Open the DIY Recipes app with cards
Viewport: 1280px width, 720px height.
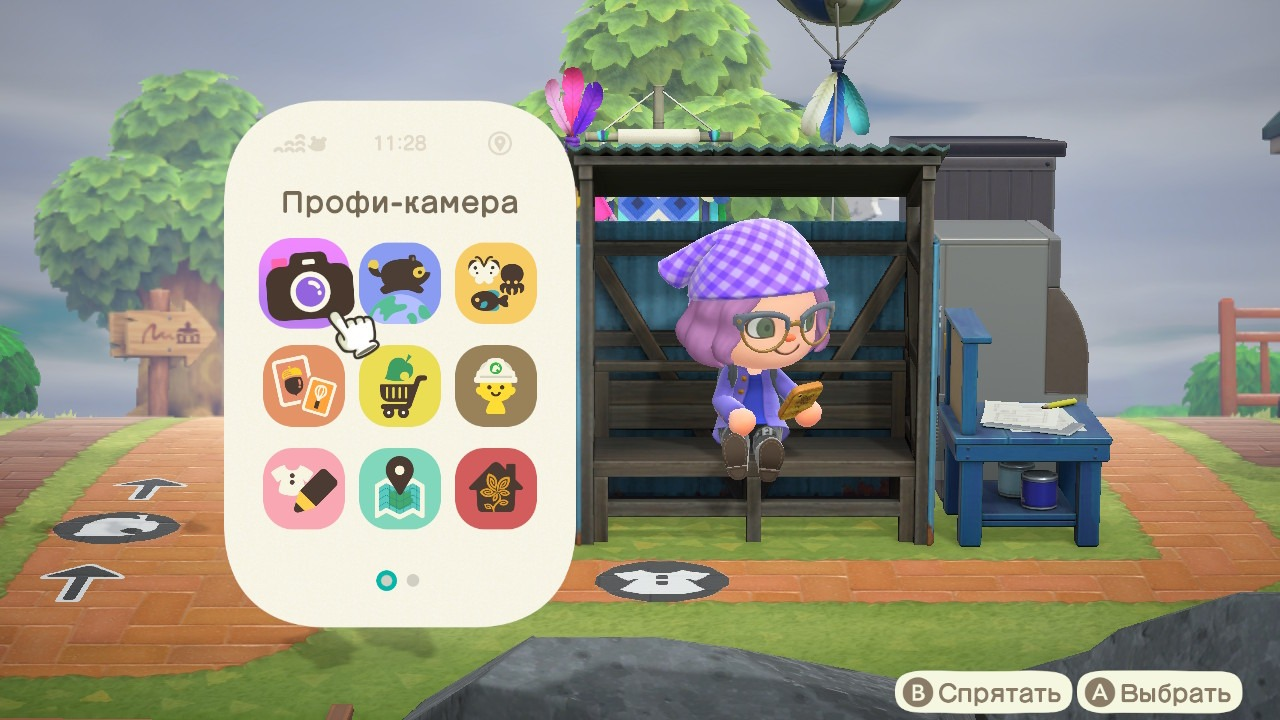pos(305,386)
